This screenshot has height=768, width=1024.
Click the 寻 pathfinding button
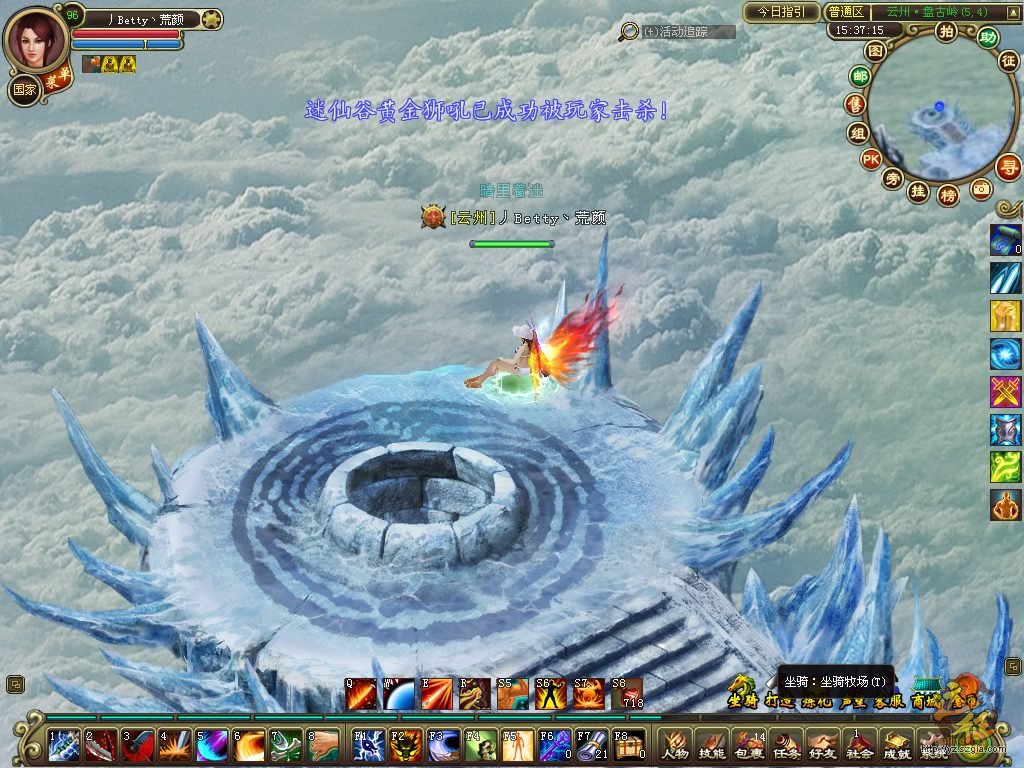1011,166
